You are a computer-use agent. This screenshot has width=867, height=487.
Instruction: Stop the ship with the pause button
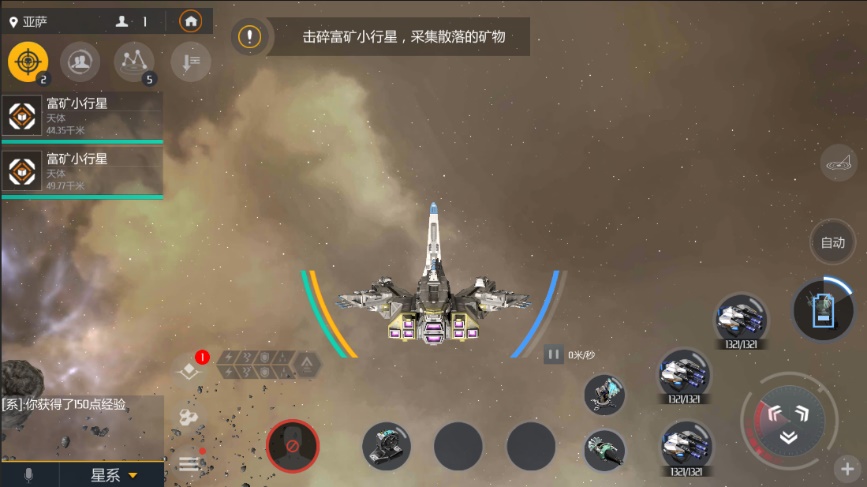(553, 354)
